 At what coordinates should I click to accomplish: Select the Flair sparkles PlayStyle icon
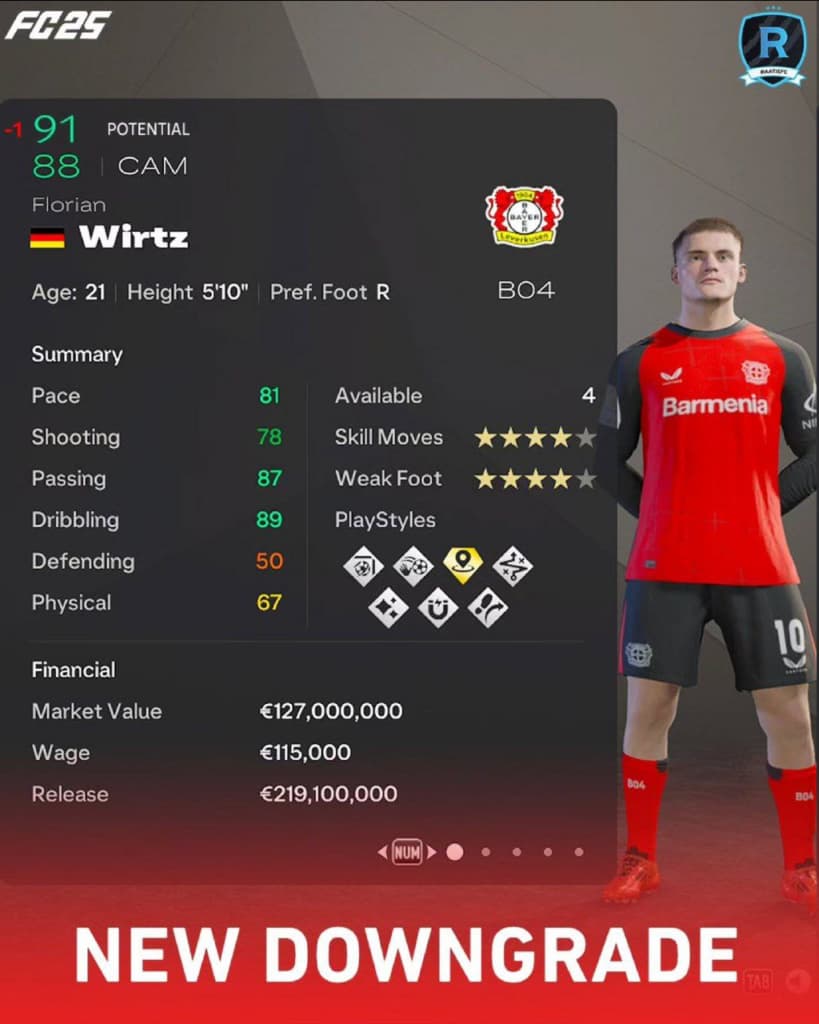[x=388, y=608]
